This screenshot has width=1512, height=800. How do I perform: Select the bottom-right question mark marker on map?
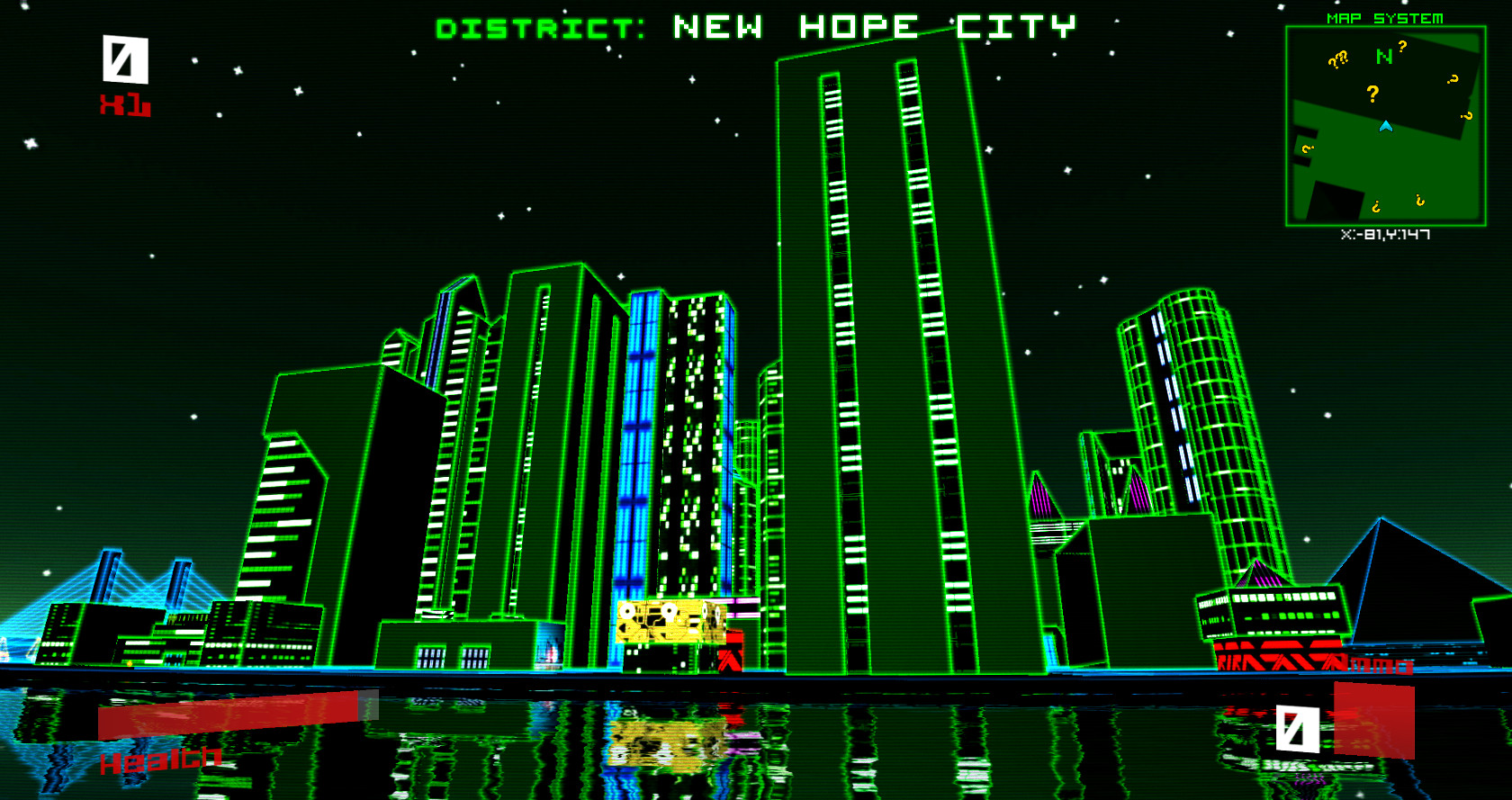1420,201
